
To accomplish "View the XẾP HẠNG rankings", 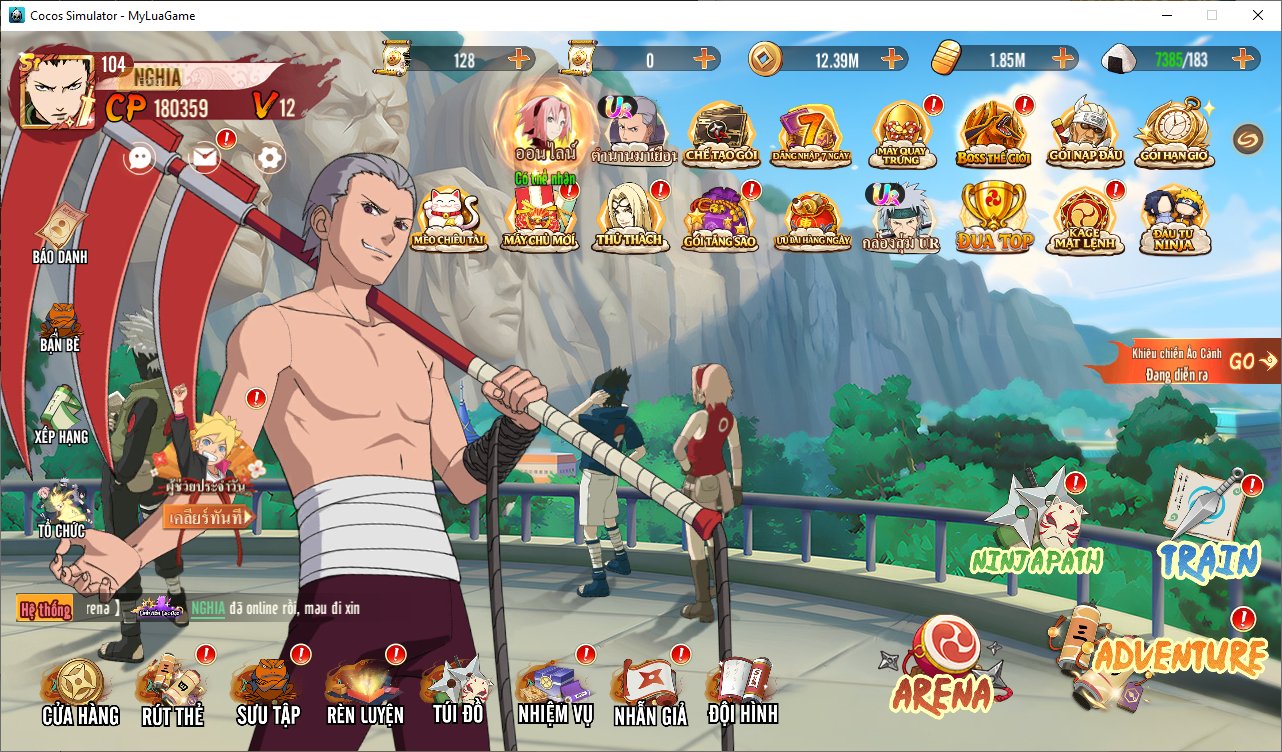I will click(60, 415).
